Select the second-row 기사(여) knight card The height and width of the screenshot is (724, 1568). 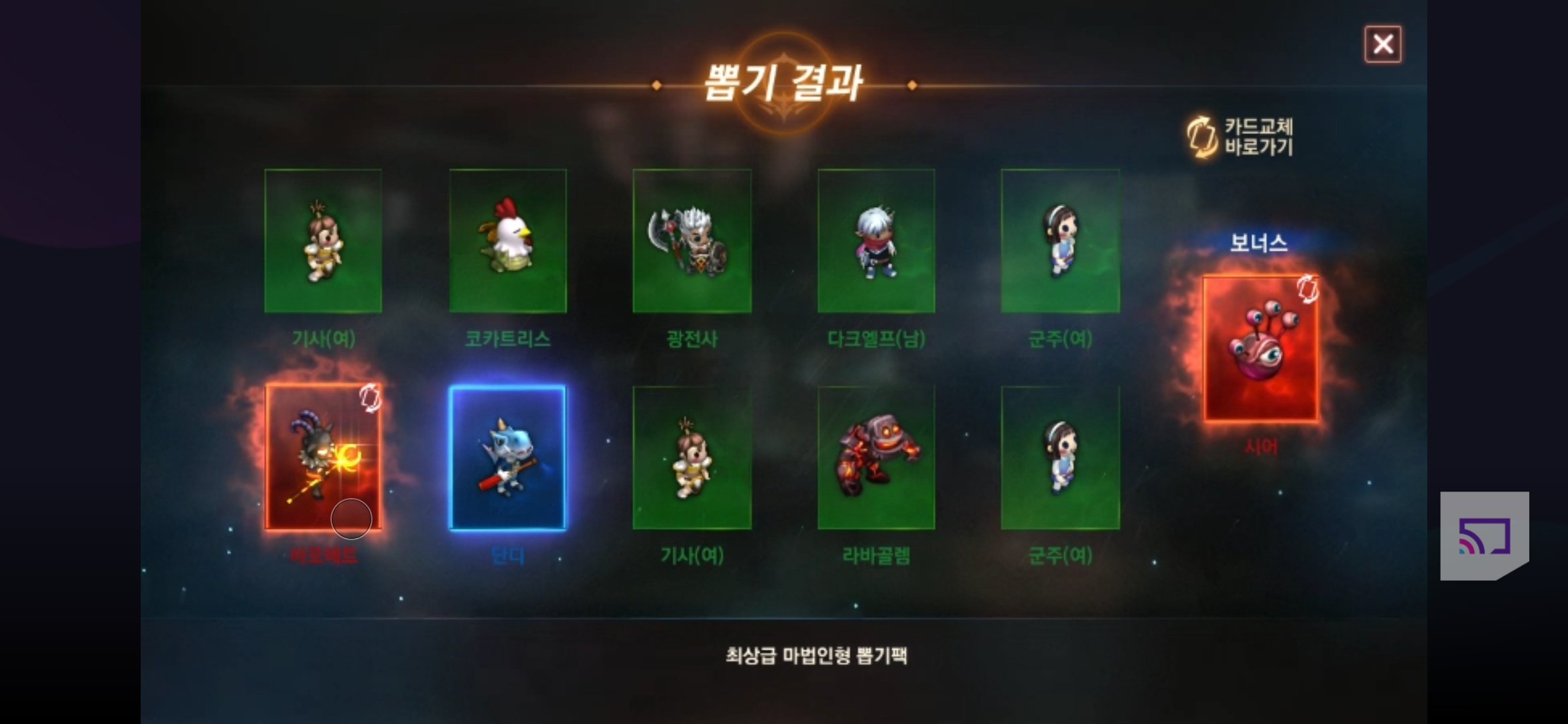click(692, 459)
